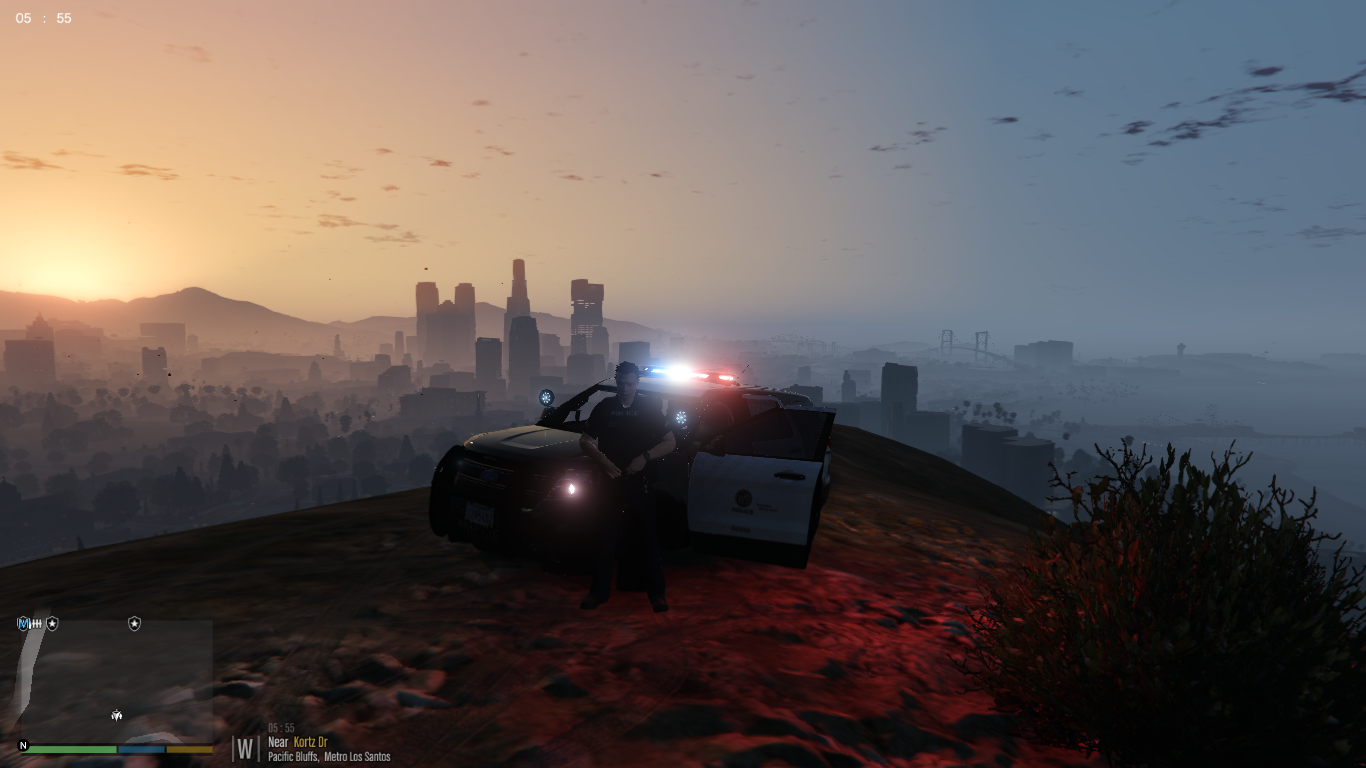Select the talking range bars icon
The width and height of the screenshot is (1366, 768).
coord(36,622)
